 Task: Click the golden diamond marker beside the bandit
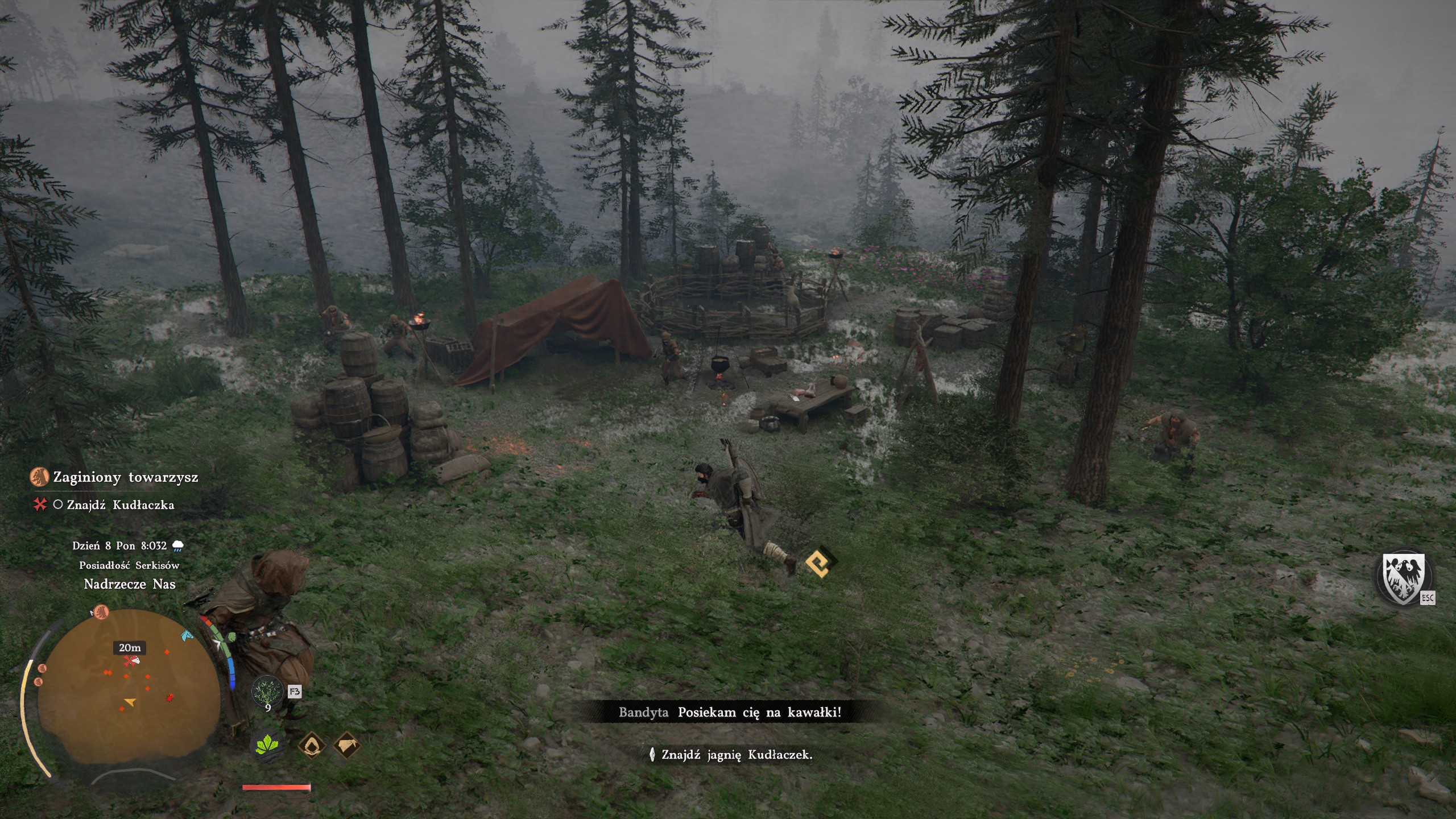[821, 563]
